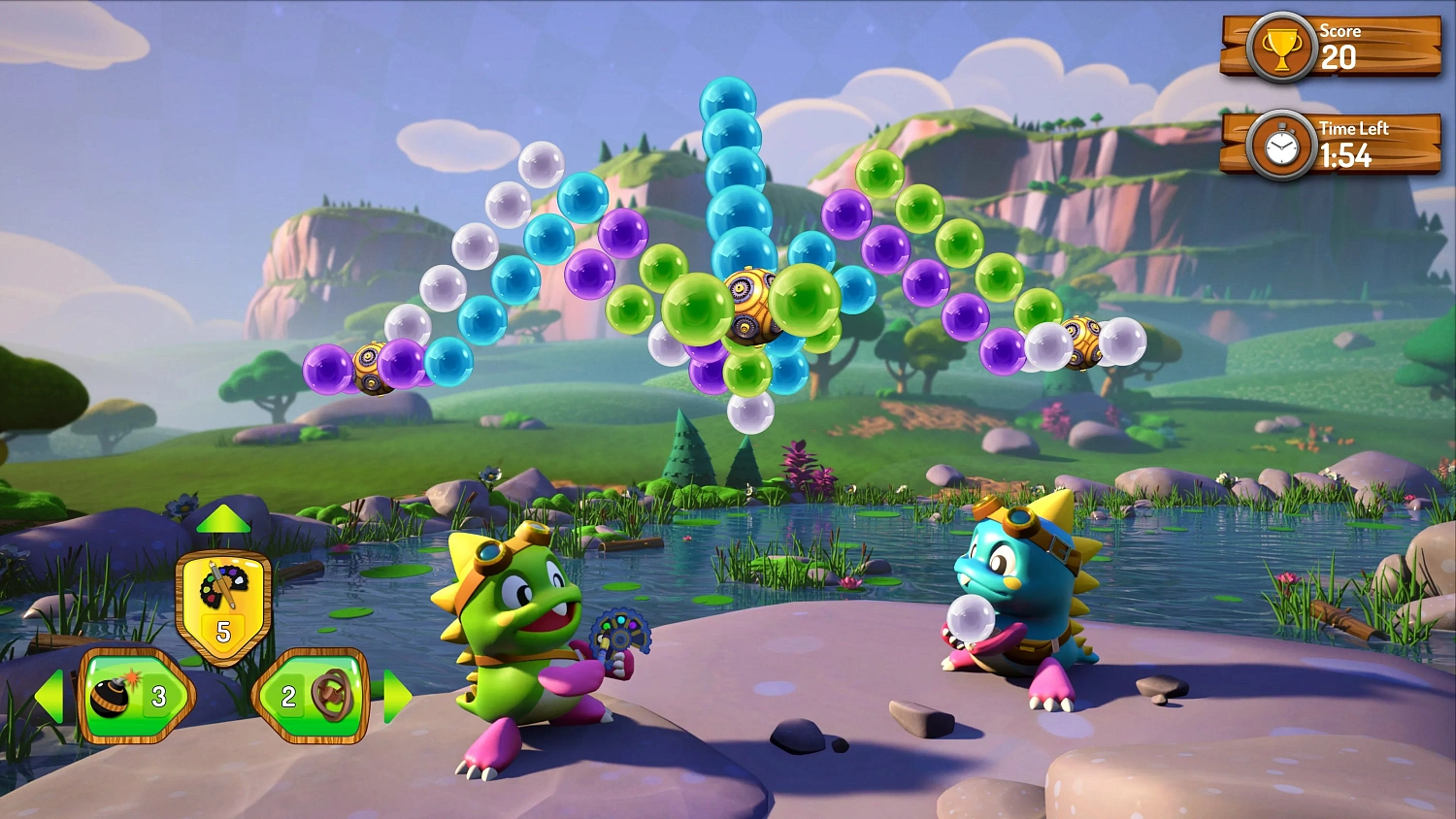Select the bomb power-up item
Viewport: 1456px width, 819px height.
click(x=115, y=697)
